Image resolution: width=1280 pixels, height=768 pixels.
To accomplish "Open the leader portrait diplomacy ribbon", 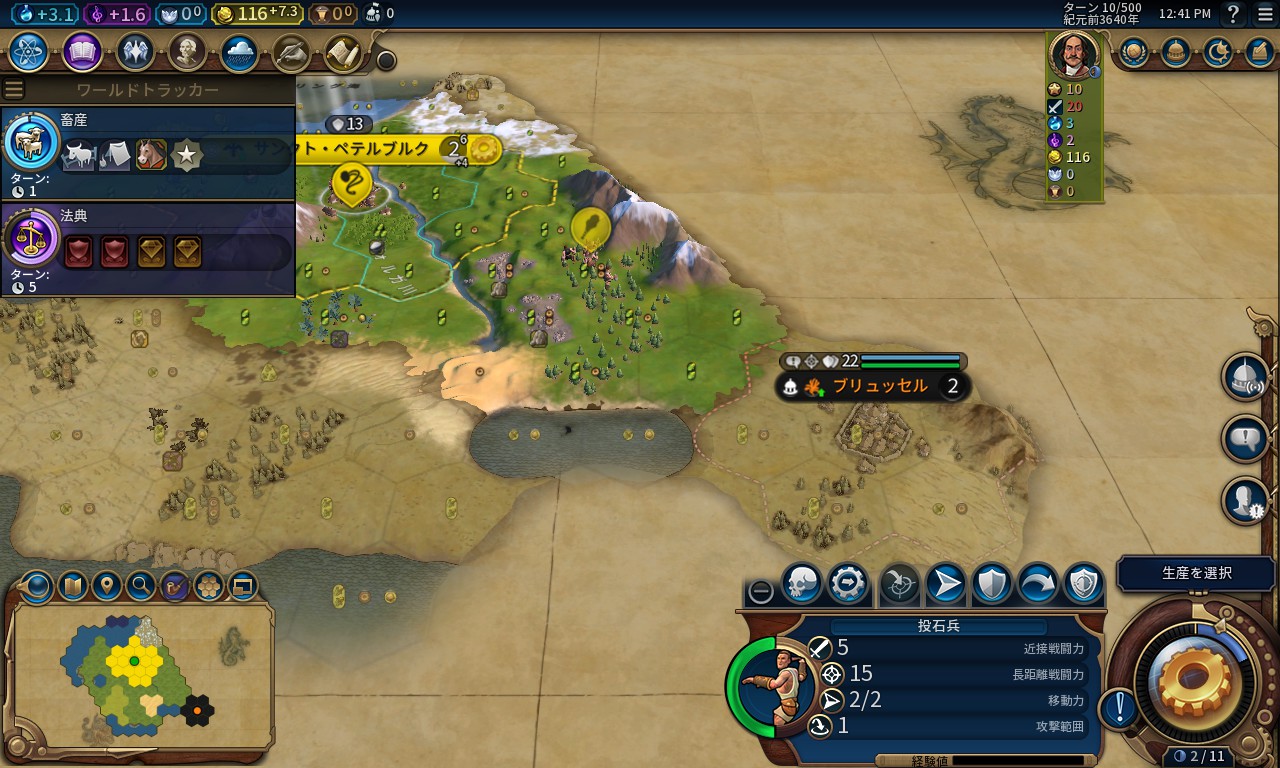I will (1073, 56).
